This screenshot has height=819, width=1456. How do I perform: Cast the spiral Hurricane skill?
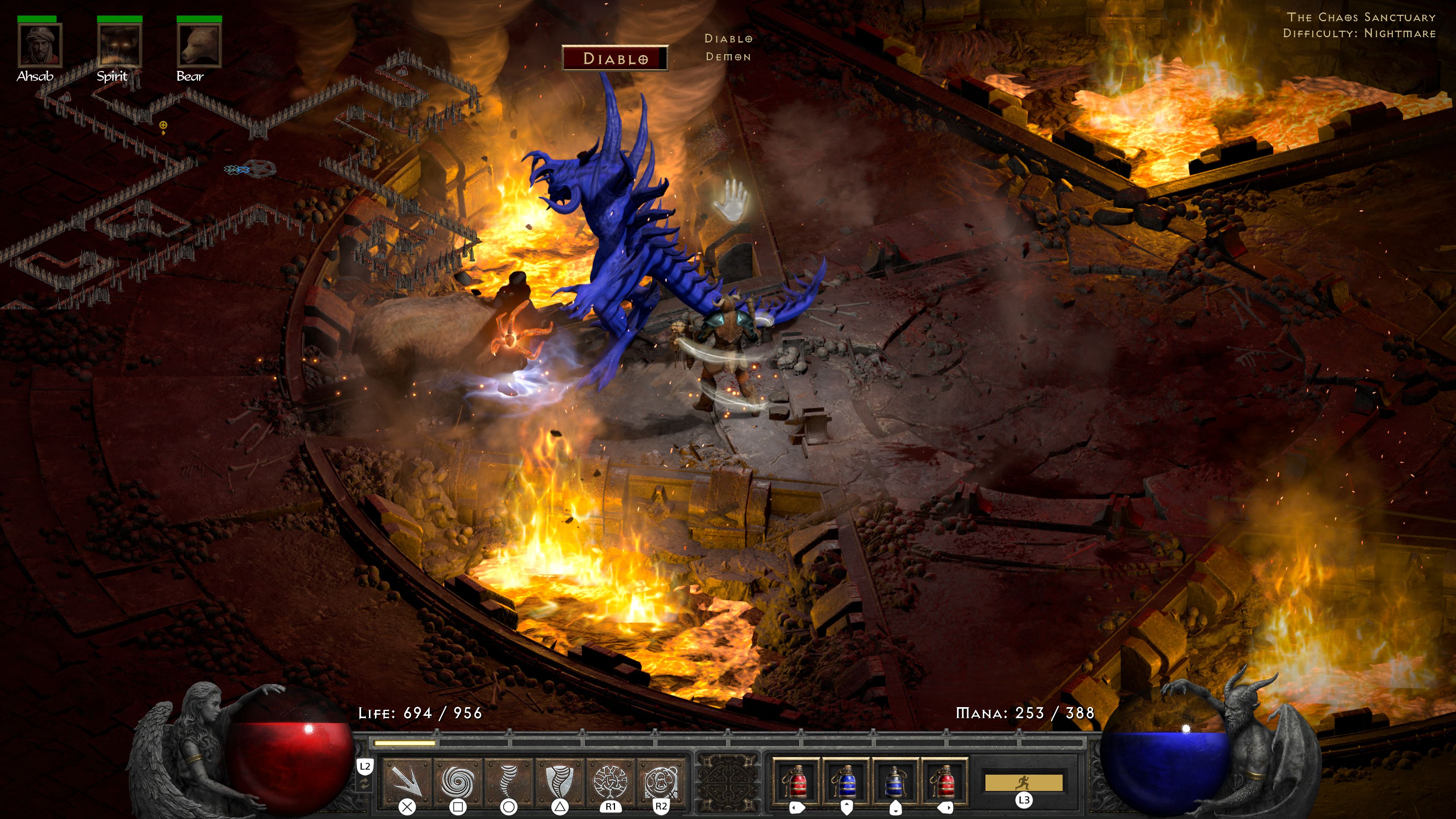(x=457, y=780)
